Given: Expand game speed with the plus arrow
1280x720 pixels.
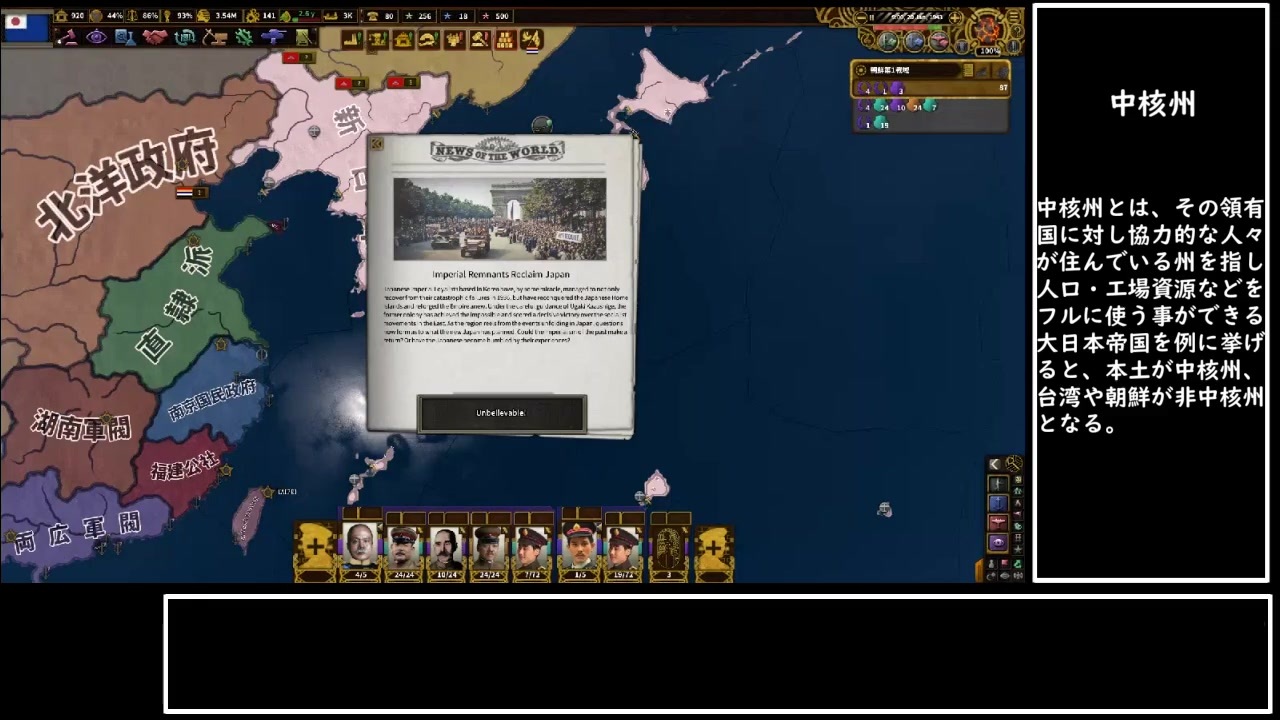Looking at the screenshot, I should tap(955, 17).
